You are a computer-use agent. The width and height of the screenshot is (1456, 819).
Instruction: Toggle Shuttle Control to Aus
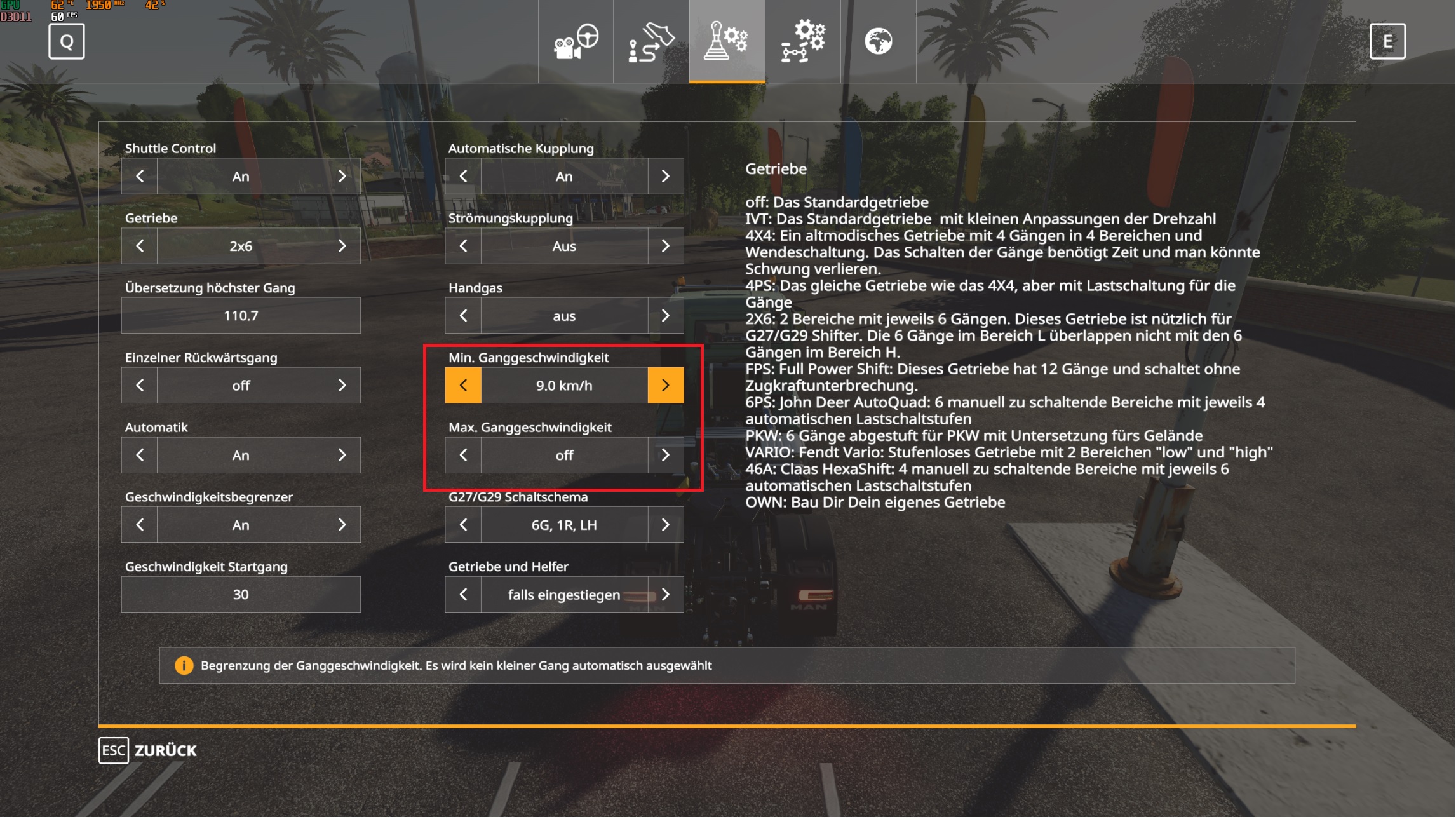click(343, 176)
